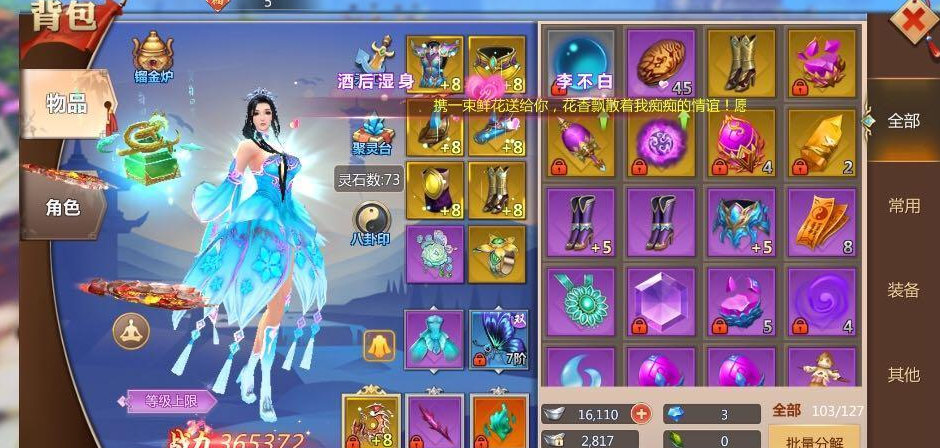Open the orange costume icon
The height and width of the screenshot is (448, 940).
(x=379, y=346)
